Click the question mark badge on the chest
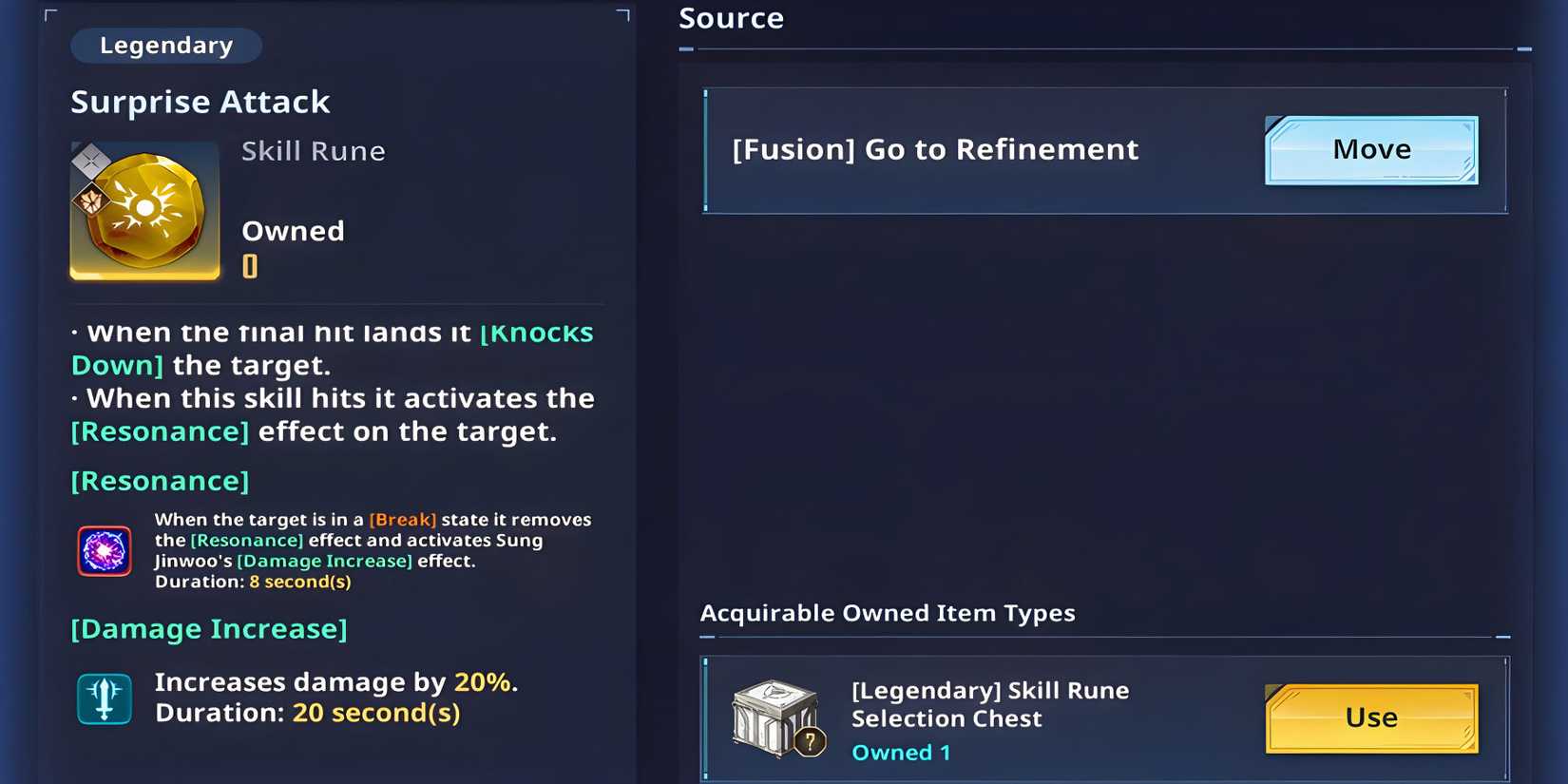 (x=810, y=743)
